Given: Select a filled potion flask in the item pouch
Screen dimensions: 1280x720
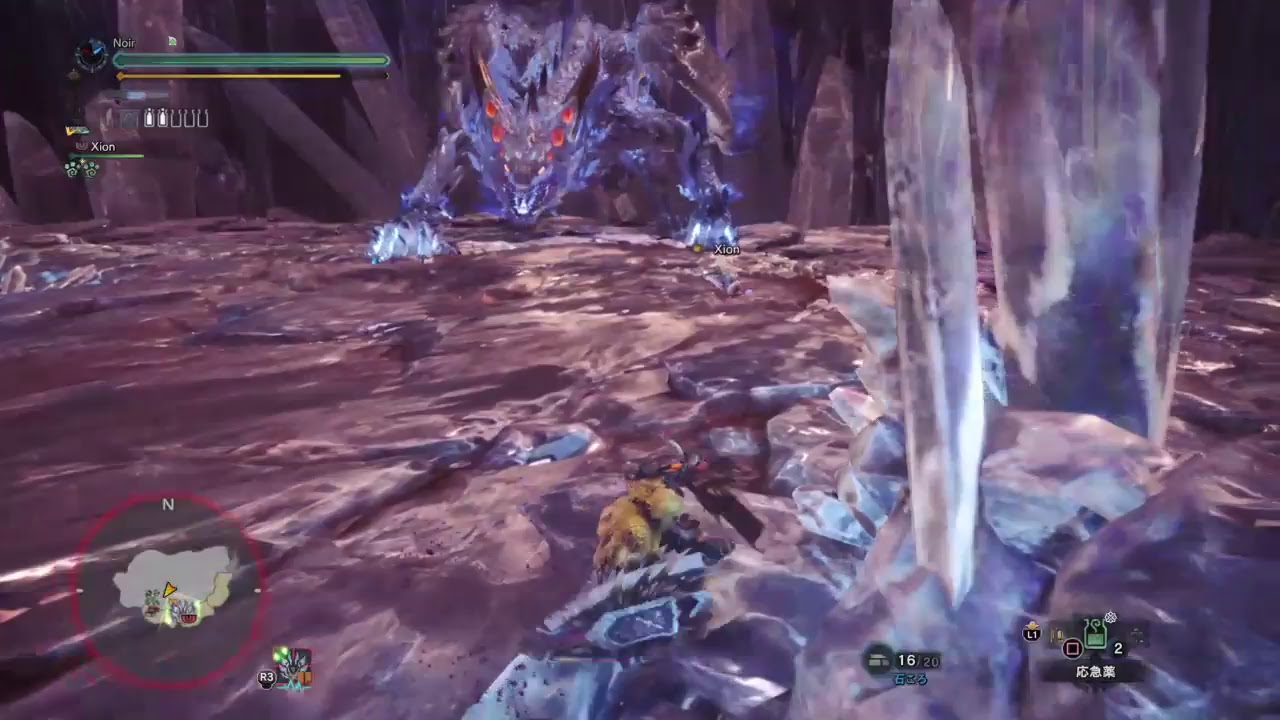Looking at the screenshot, I should point(149,118).
